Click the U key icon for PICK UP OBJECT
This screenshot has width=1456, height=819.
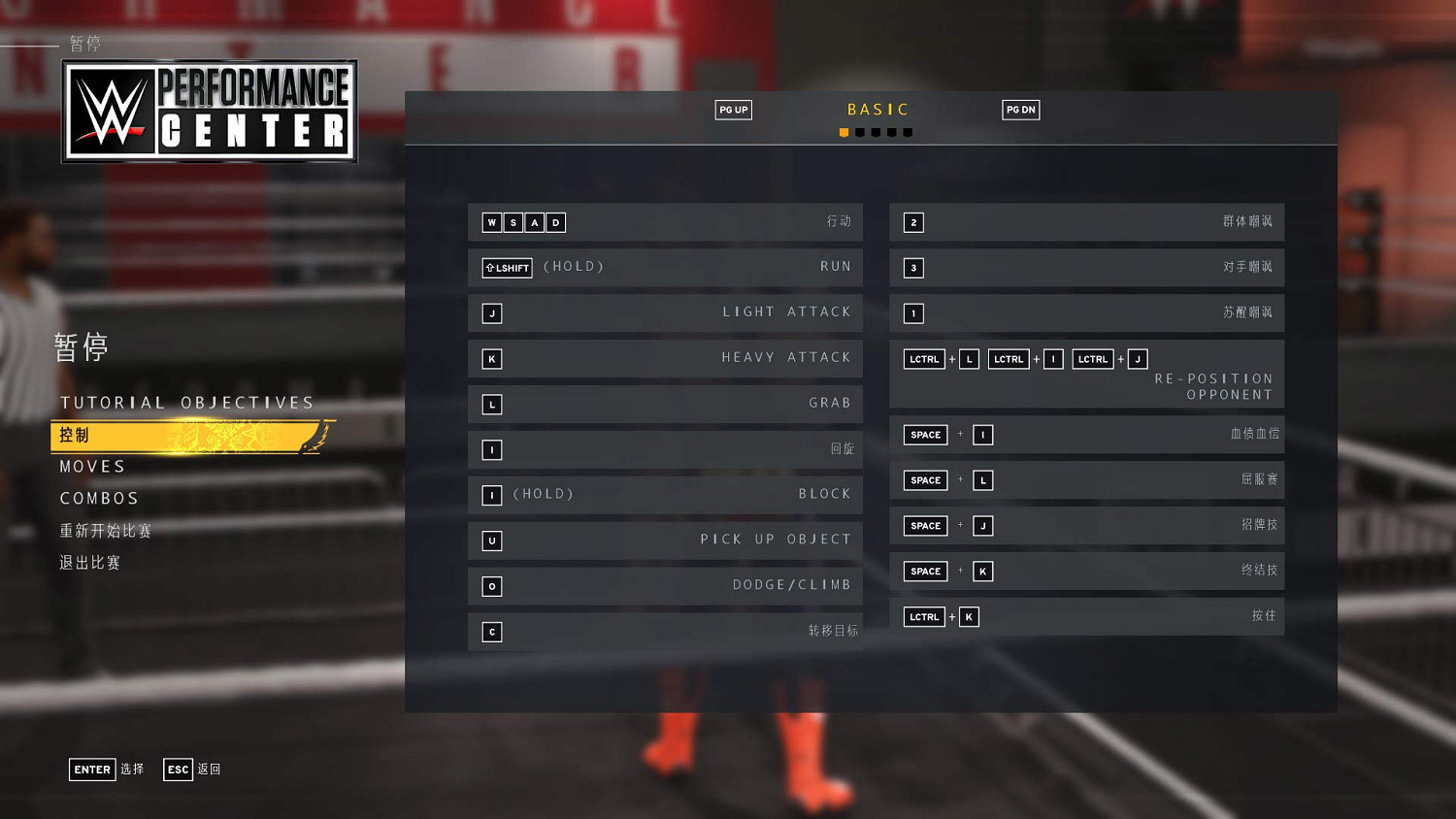(492, 541)
